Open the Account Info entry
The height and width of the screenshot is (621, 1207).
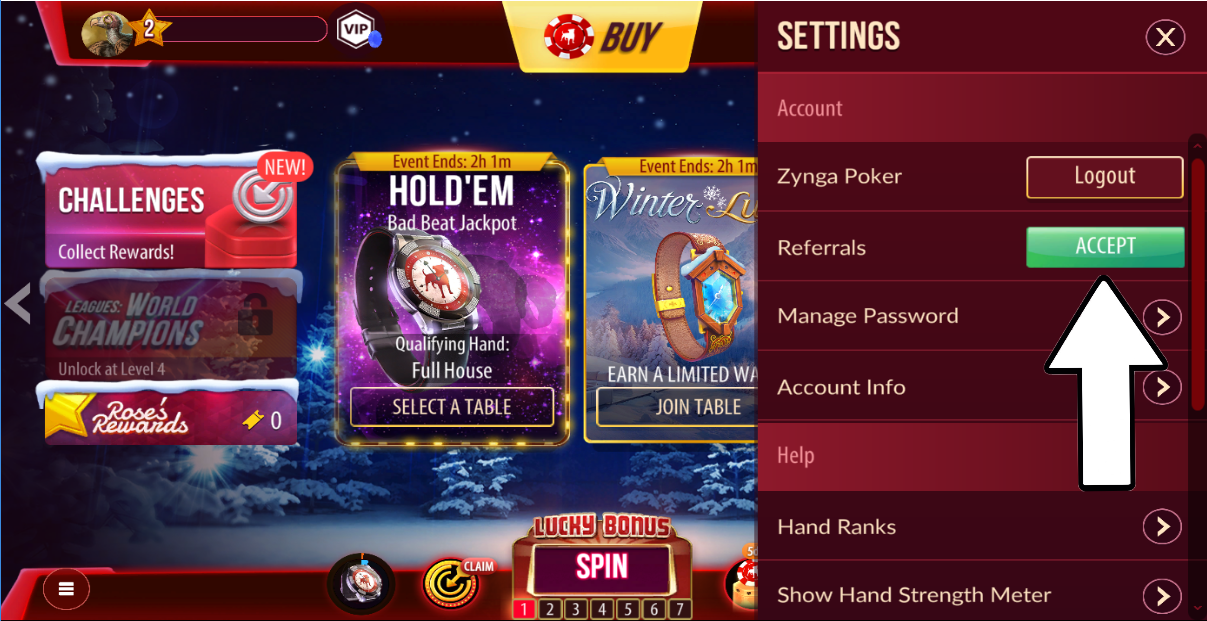tap(1162, 387)
